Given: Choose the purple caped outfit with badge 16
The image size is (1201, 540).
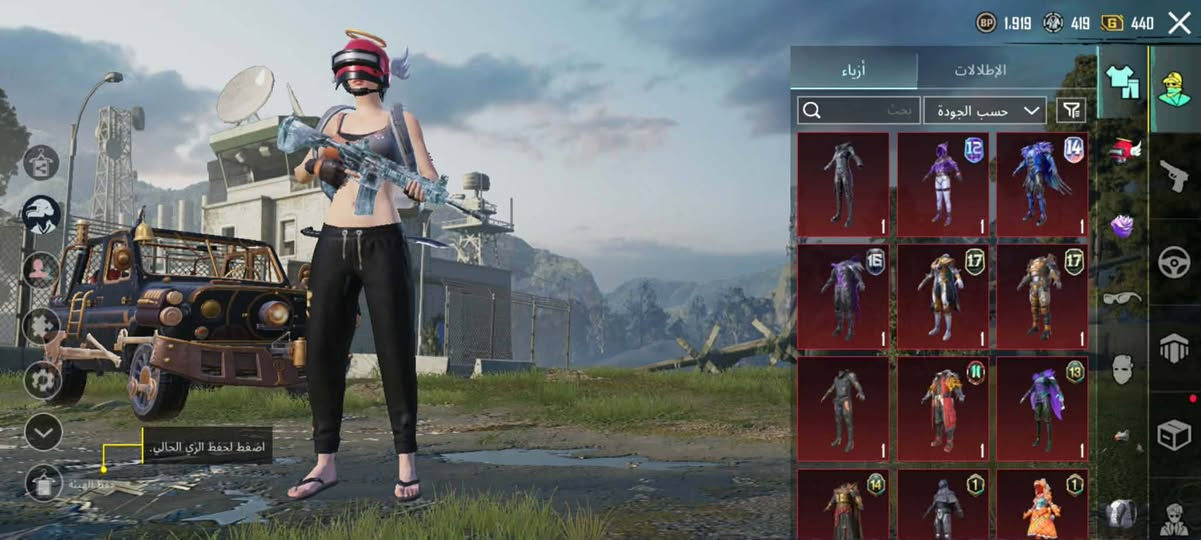Looking at the screenshot, I should pos(842,297).
